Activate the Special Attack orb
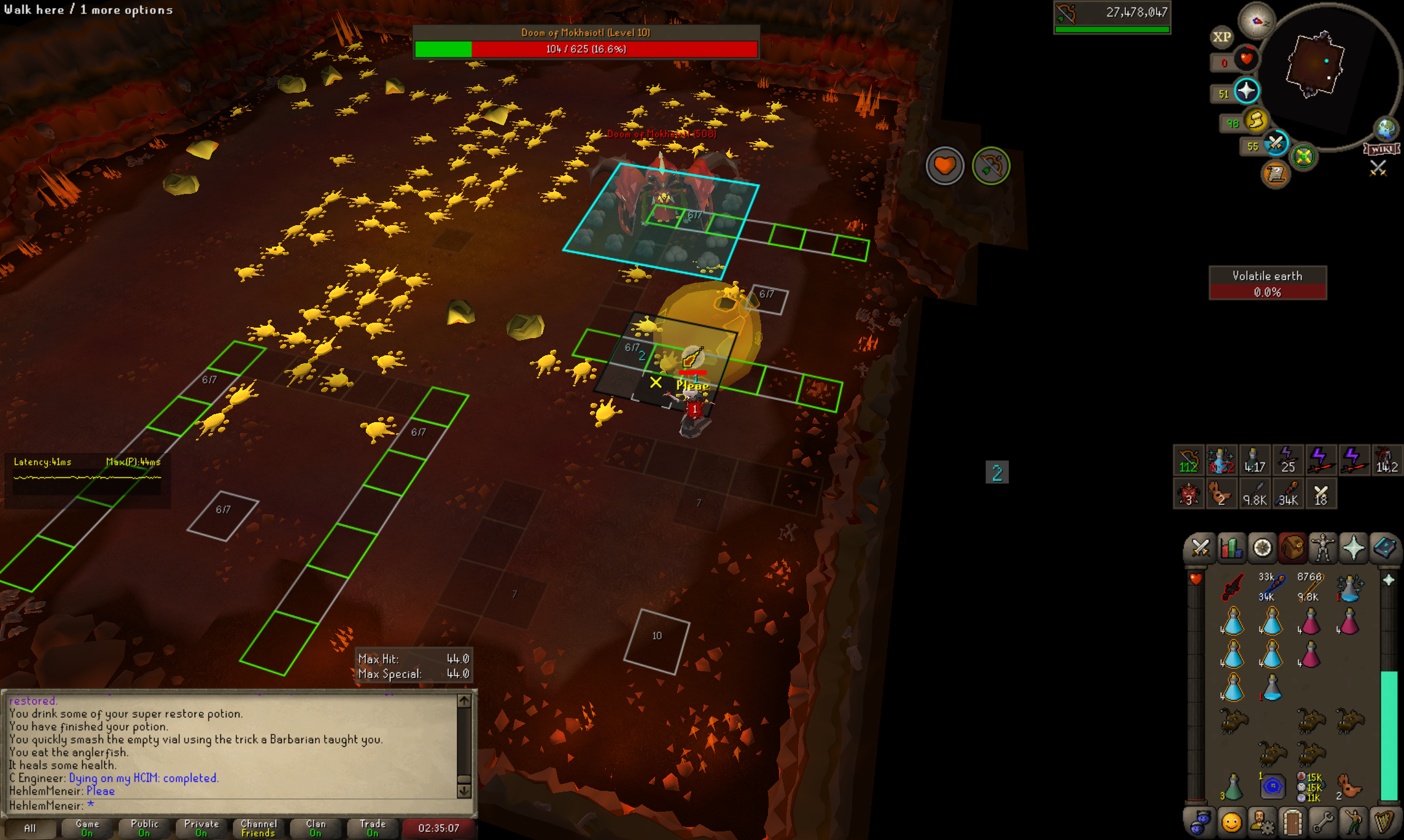 coord(1276,144)
